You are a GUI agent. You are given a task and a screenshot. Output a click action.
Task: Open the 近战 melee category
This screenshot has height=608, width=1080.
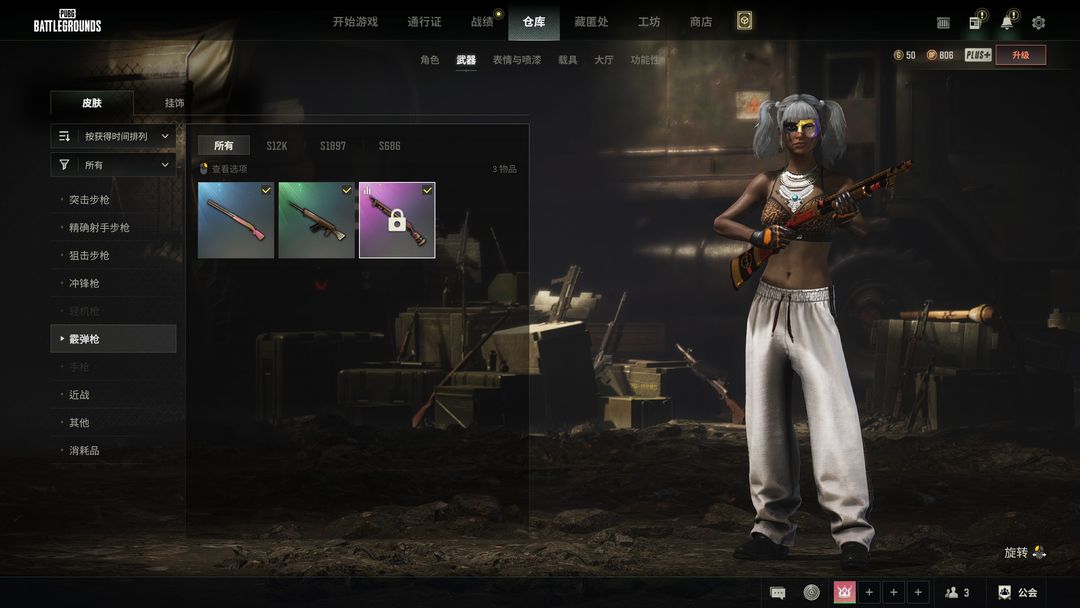pyautogui.click(x=79, y=395)
